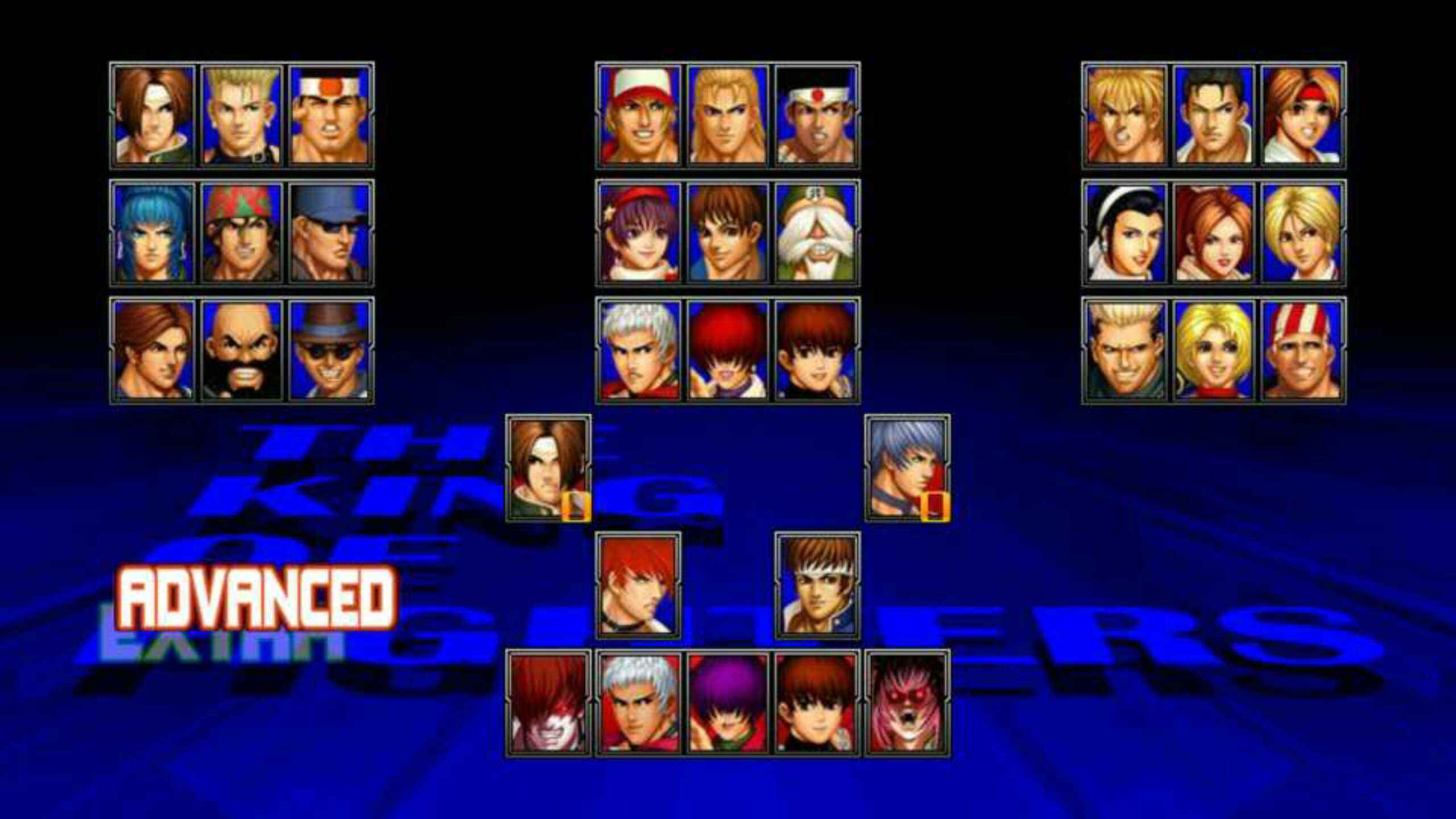The image size is (1456, 819).
Task: Select Ralf with the red bandana
Action: (241, 233)
